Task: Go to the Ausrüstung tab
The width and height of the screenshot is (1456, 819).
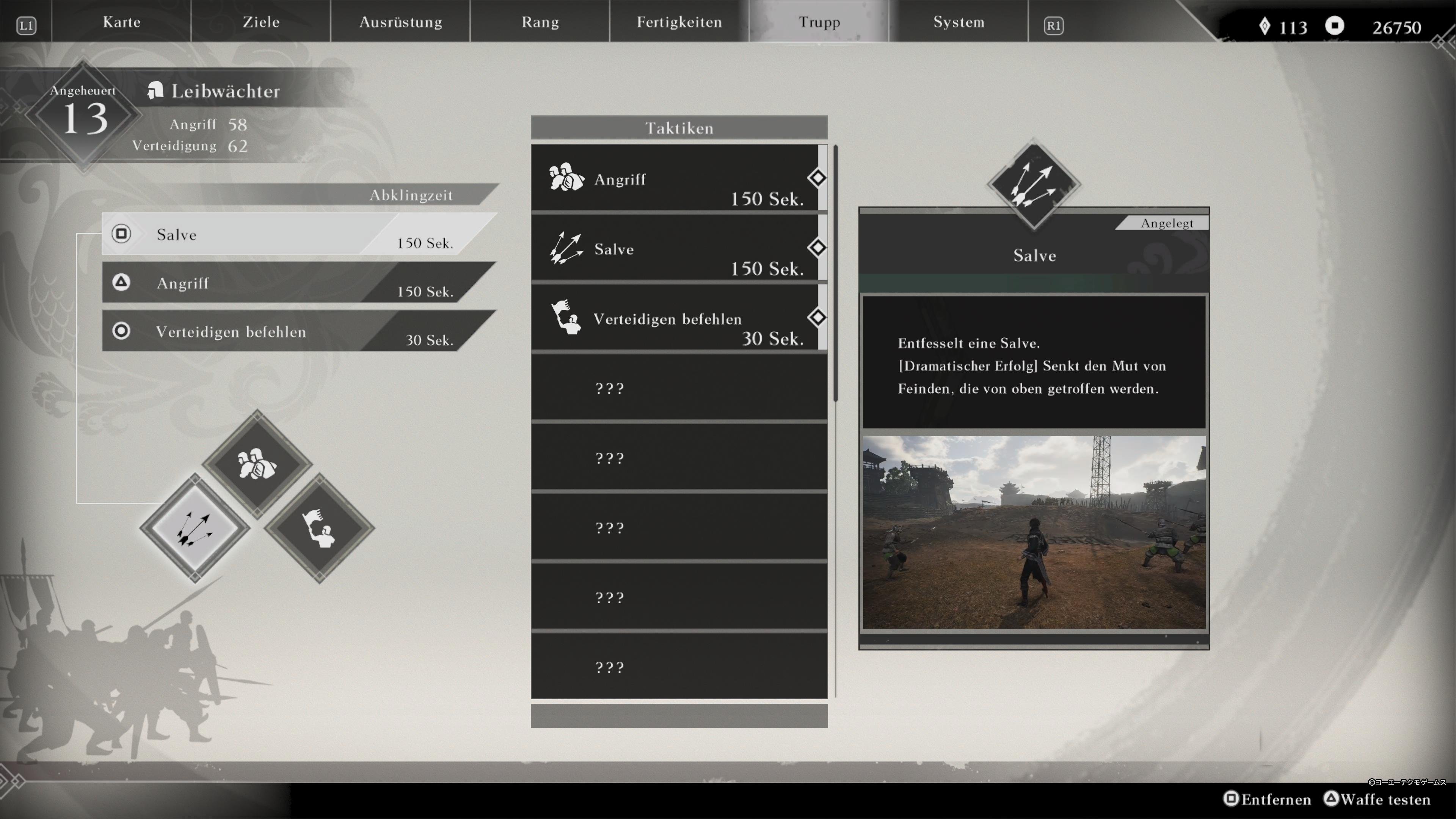Action: tap(400, 22)
